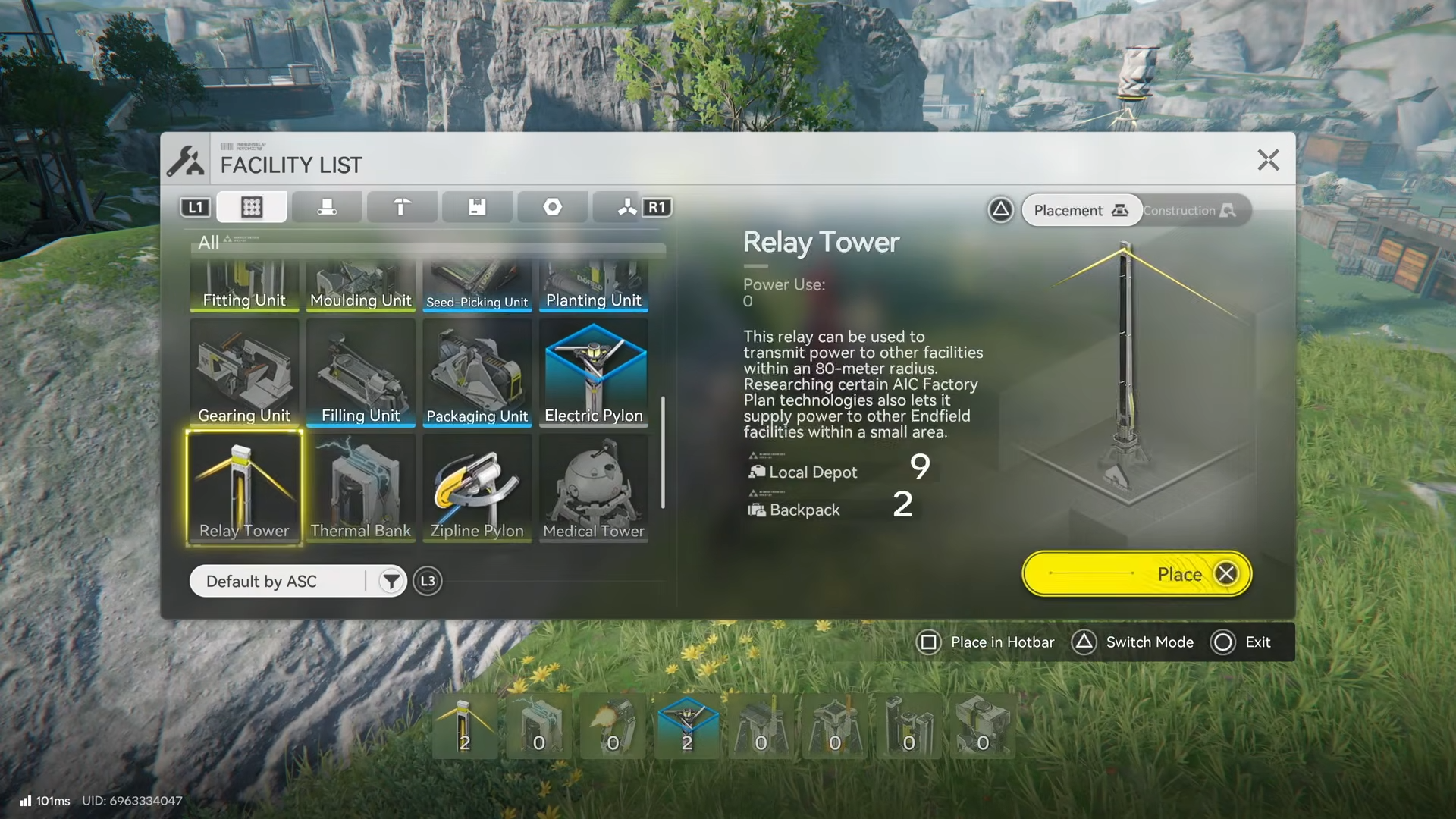
Task: Choose the Filling Unit facility
Action: (x=360, y=373)
